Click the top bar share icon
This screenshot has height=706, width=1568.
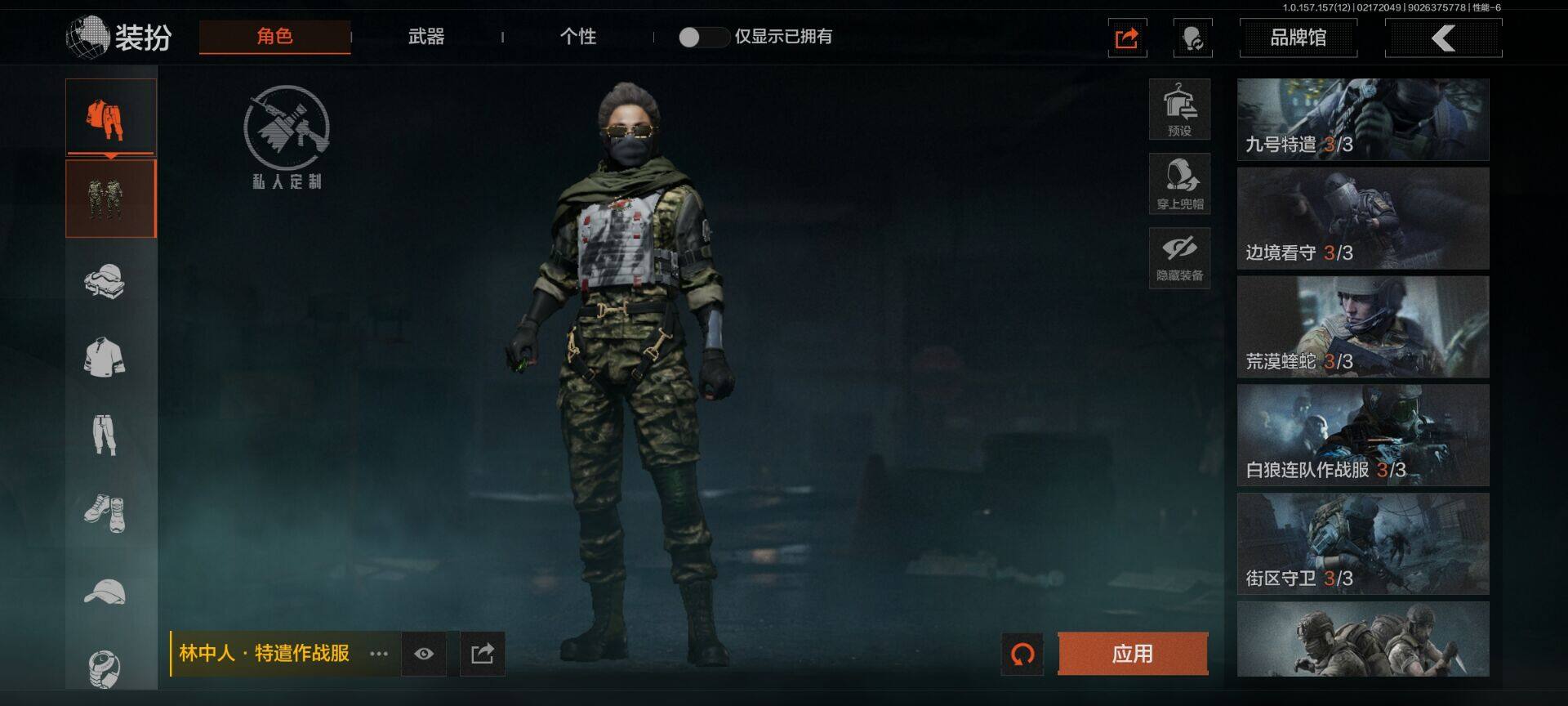1127,38
